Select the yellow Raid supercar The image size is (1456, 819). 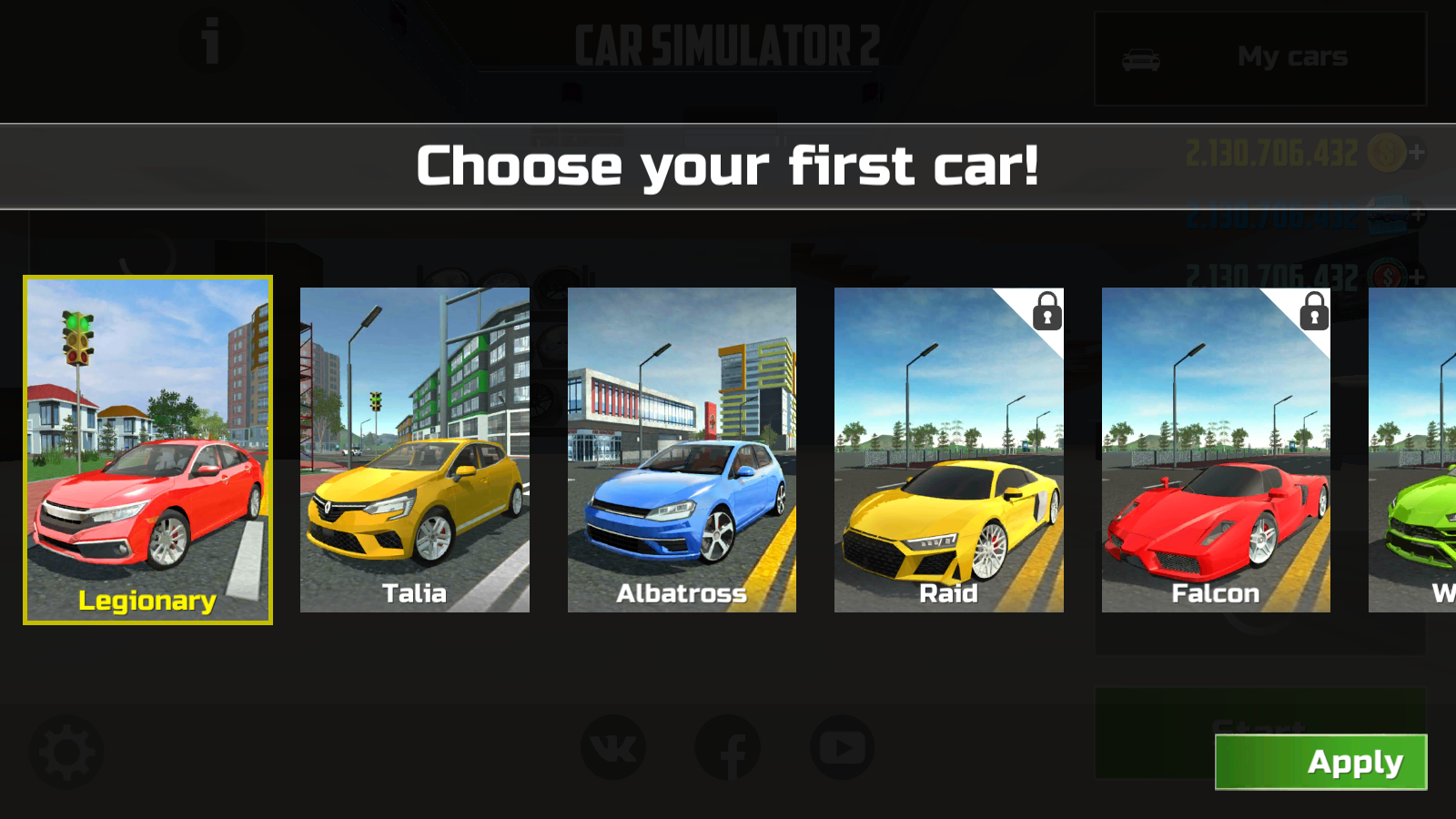pyautogui.click(x=948, y=450)
